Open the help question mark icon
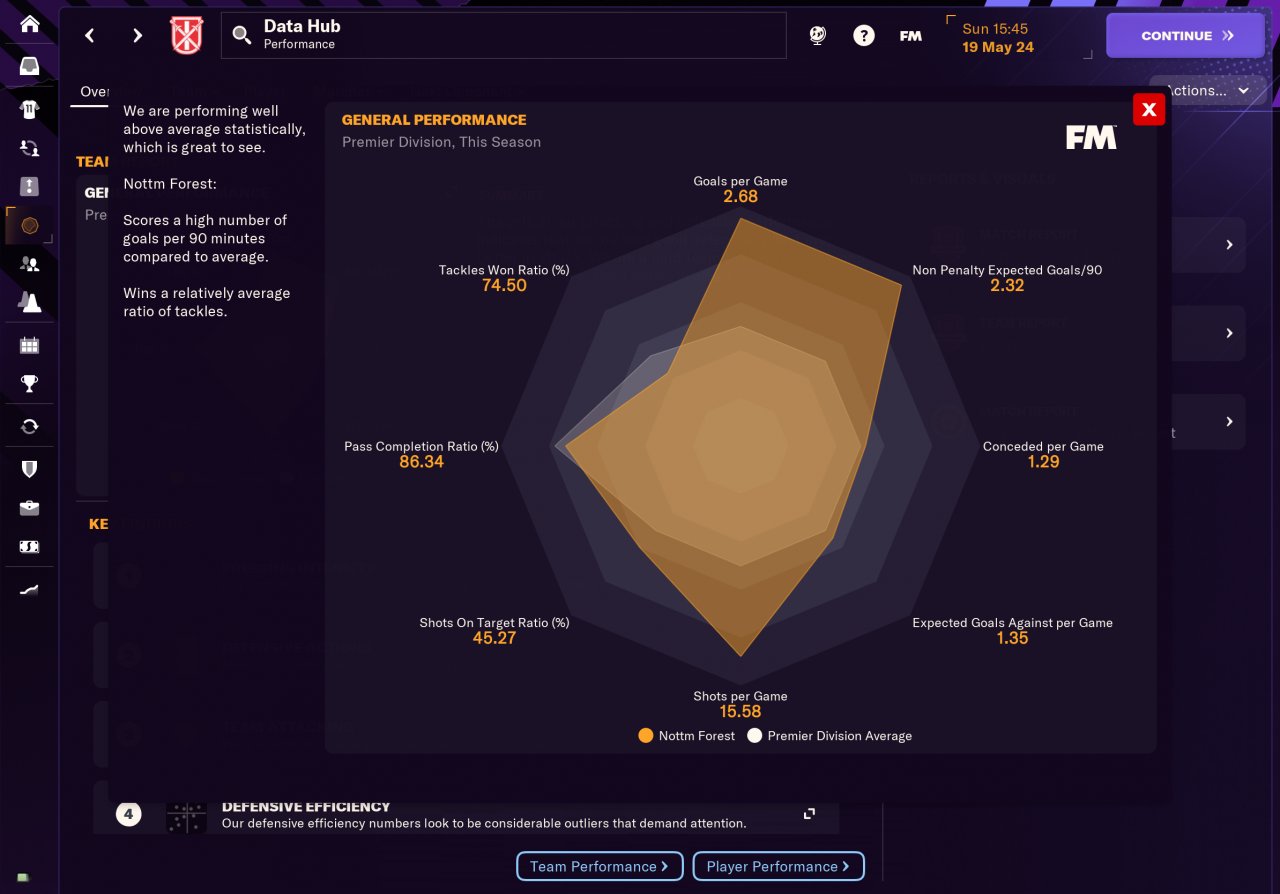The height and width of the screenshot is (894, 1280). coord(863,36)
